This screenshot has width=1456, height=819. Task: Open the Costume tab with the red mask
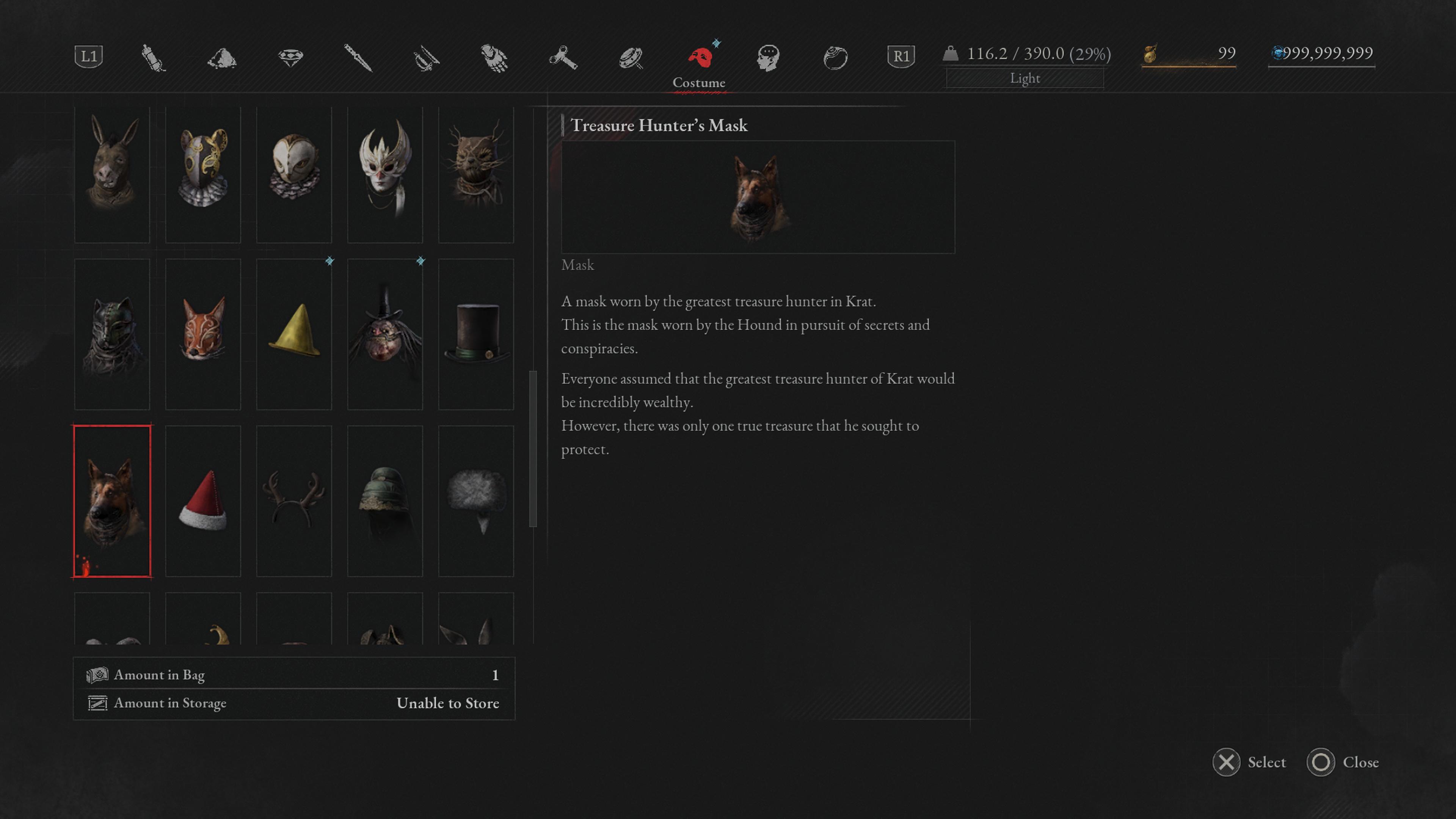699,58
